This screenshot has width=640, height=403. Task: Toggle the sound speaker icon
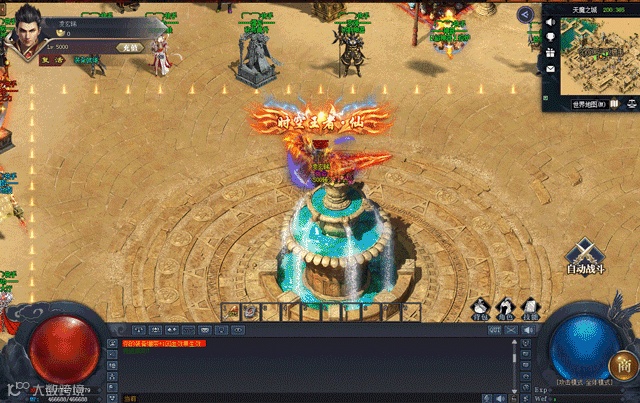550,20
